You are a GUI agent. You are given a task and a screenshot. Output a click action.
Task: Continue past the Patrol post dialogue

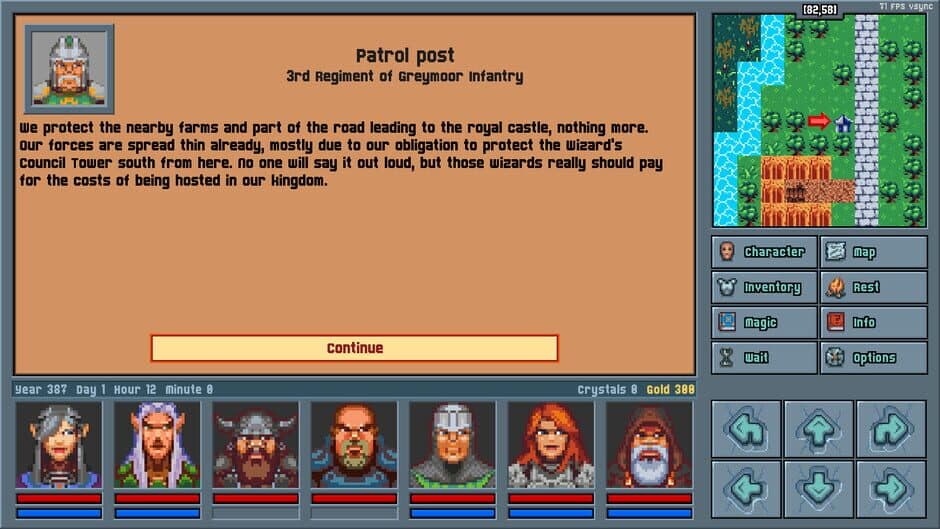click(354, 348)
